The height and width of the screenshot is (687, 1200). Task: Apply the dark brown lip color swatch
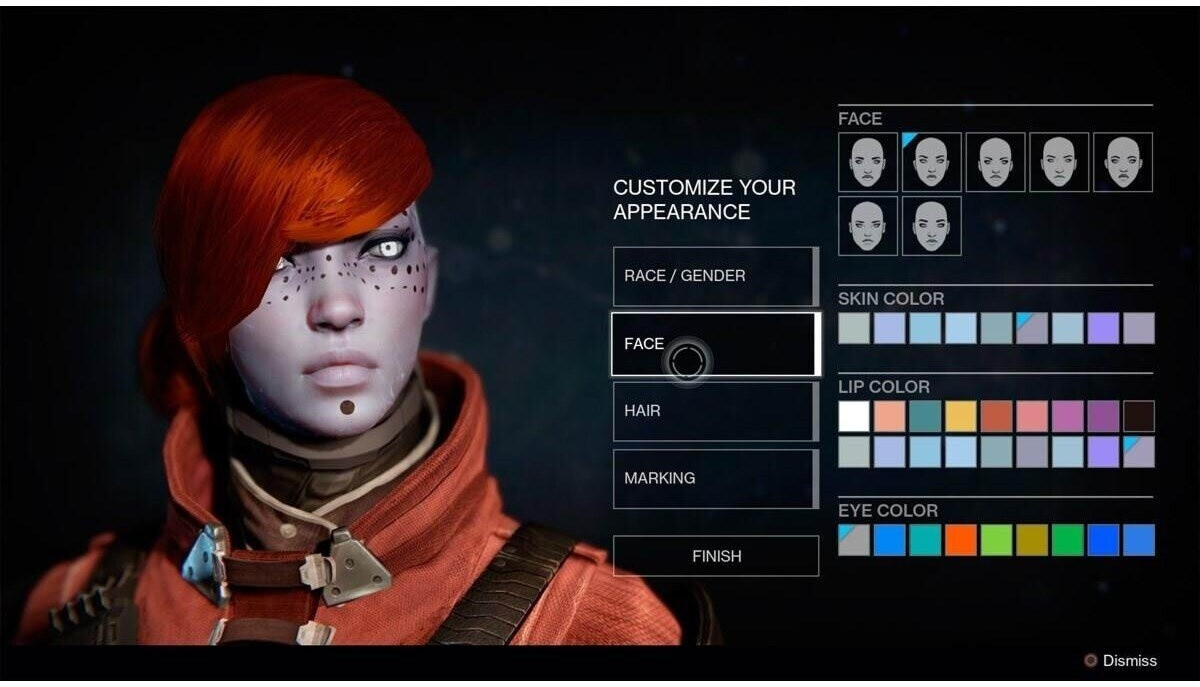(1138, 416)
